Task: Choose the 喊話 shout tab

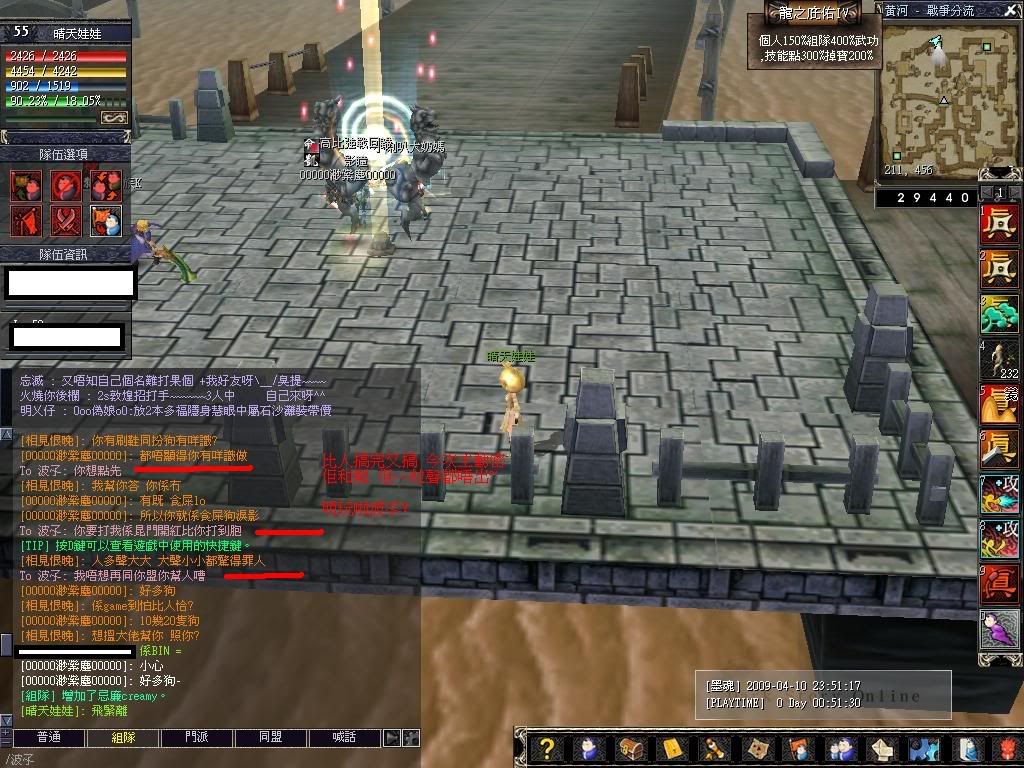Action: pos(345,737)
